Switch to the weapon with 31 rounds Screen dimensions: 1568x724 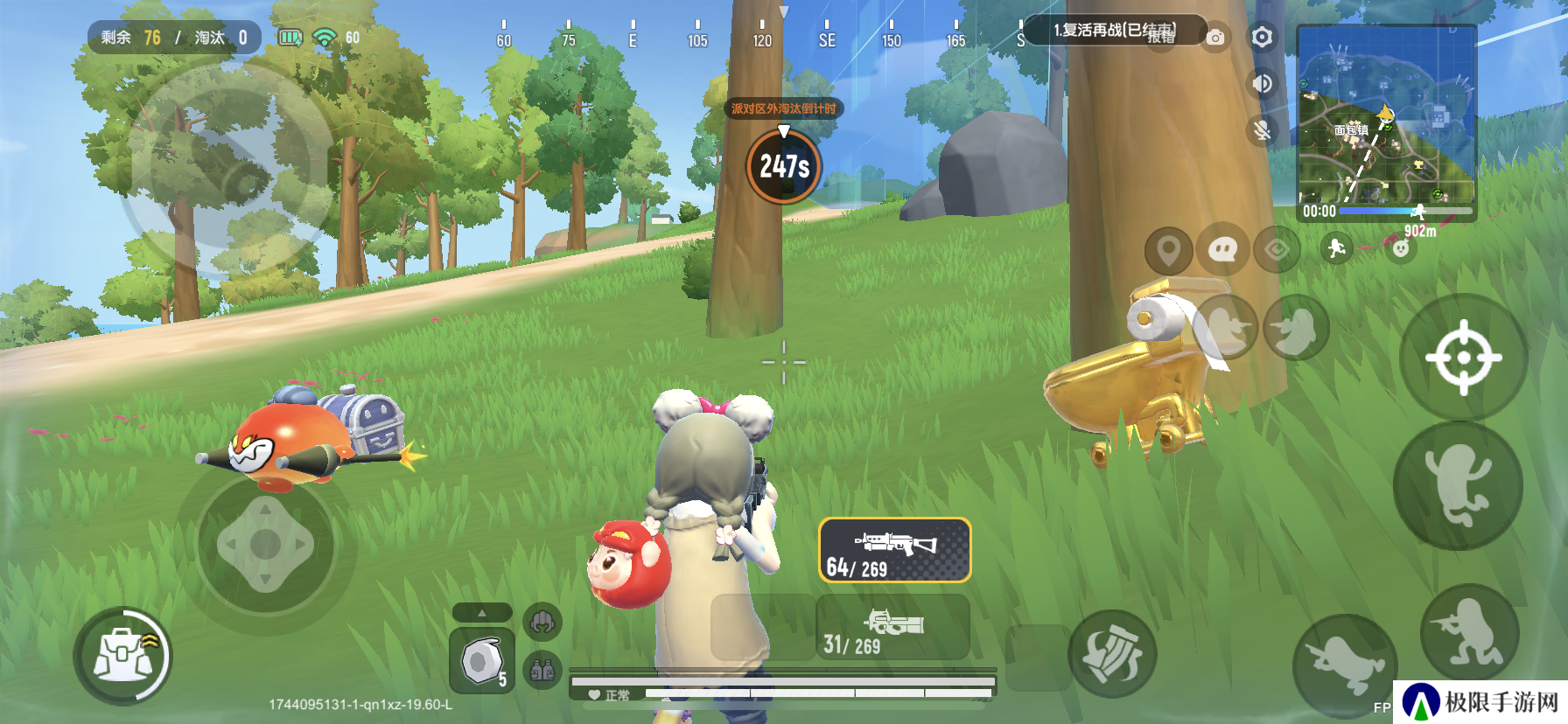[x=892, y=629]
